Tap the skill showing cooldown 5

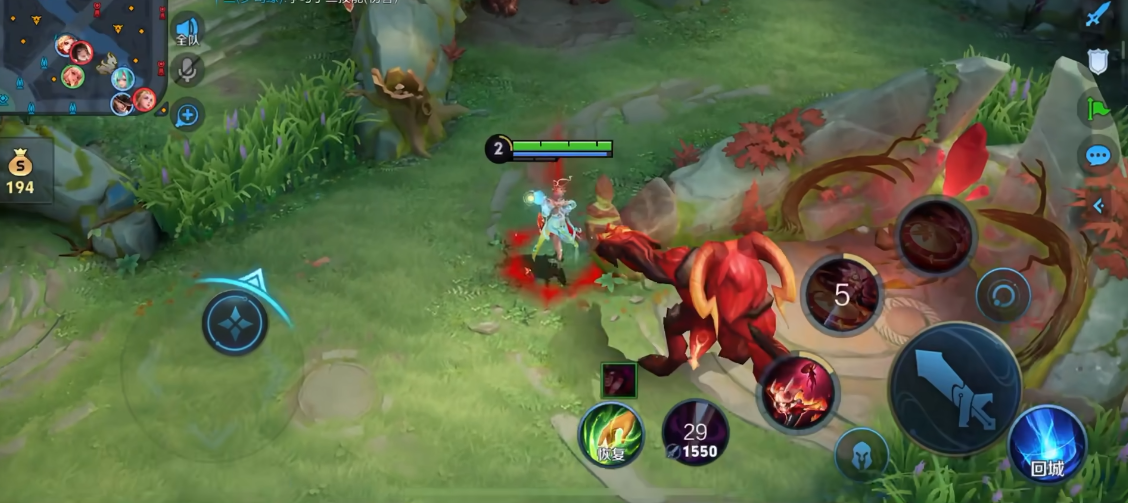coord(842,294)
